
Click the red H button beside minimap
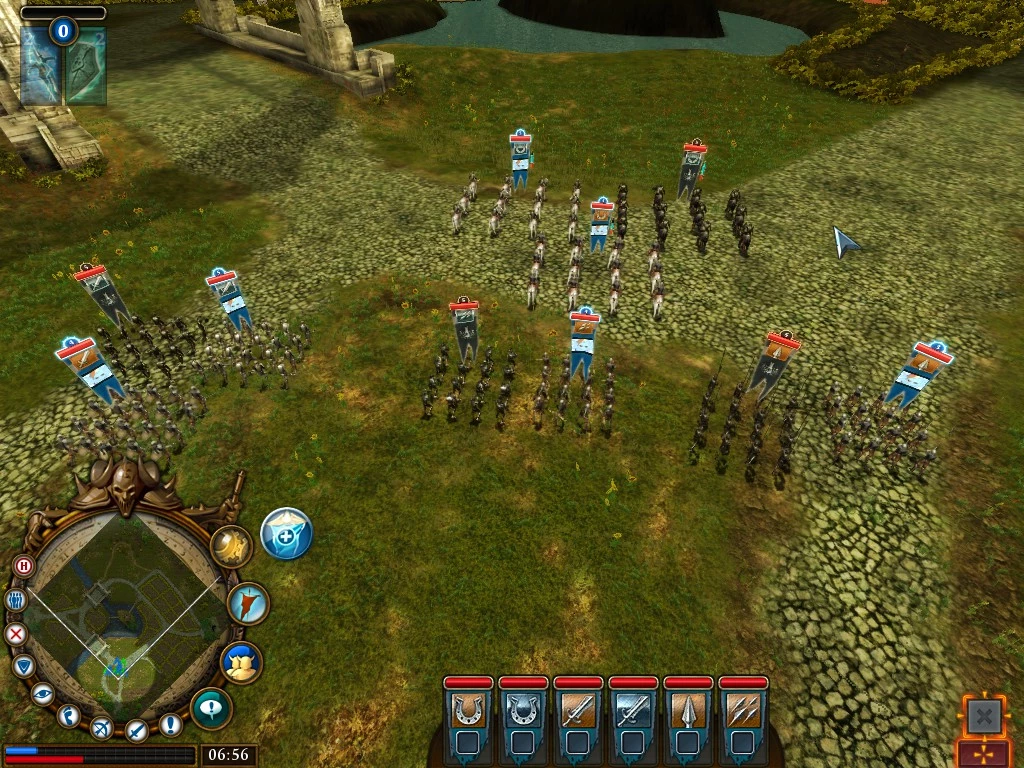coord(24,566)
